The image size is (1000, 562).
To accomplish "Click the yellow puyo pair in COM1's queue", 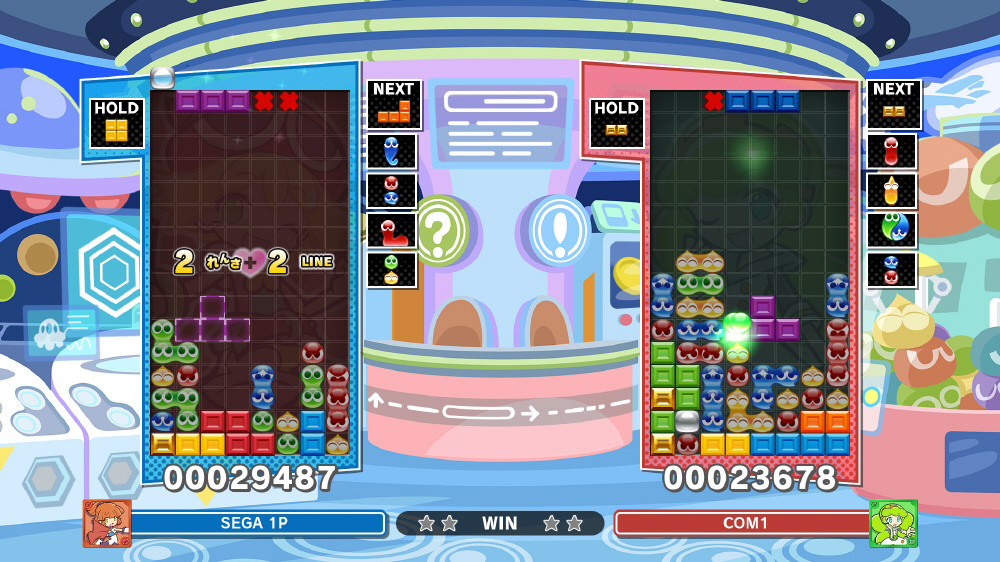I will [x=891, y=190].
